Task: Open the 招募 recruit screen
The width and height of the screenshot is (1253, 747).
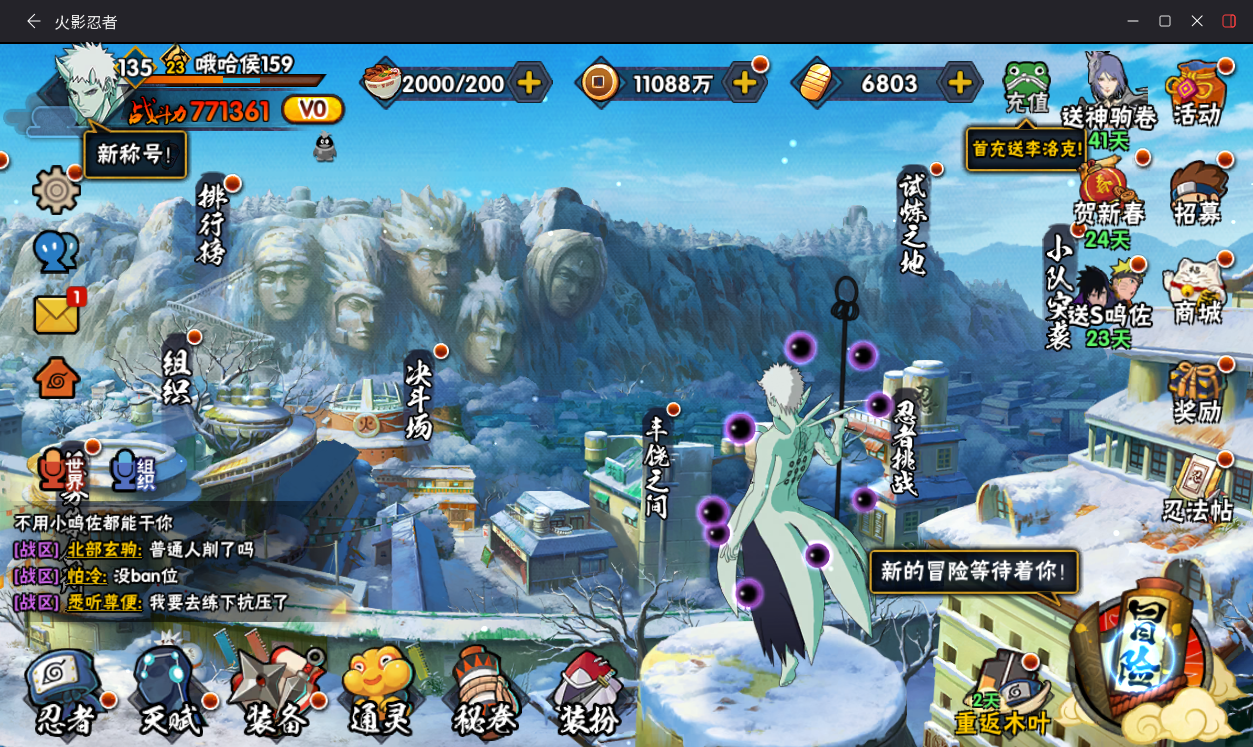Action: tap(1197, 192)
